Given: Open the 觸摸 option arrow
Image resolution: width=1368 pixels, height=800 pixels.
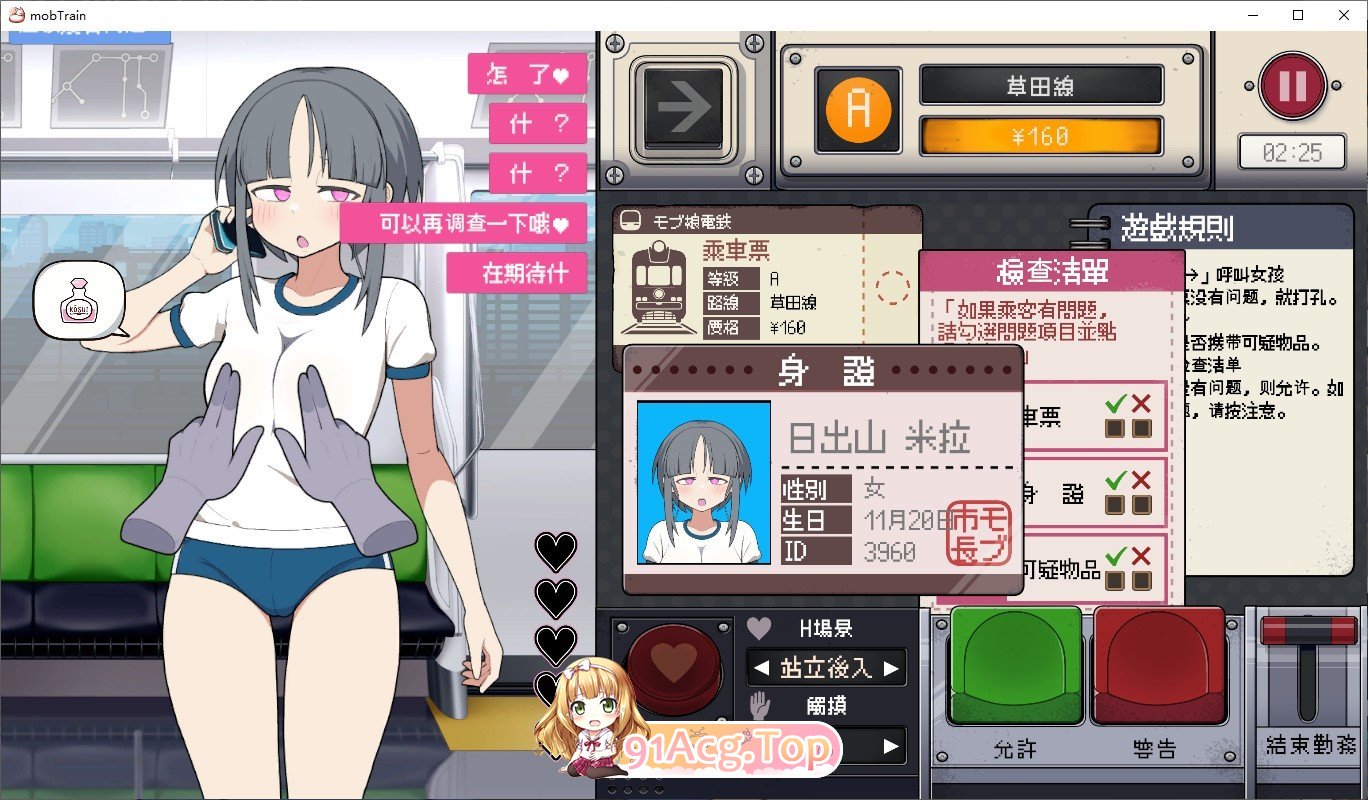Looking at the screenshot, I should [892, 746].
